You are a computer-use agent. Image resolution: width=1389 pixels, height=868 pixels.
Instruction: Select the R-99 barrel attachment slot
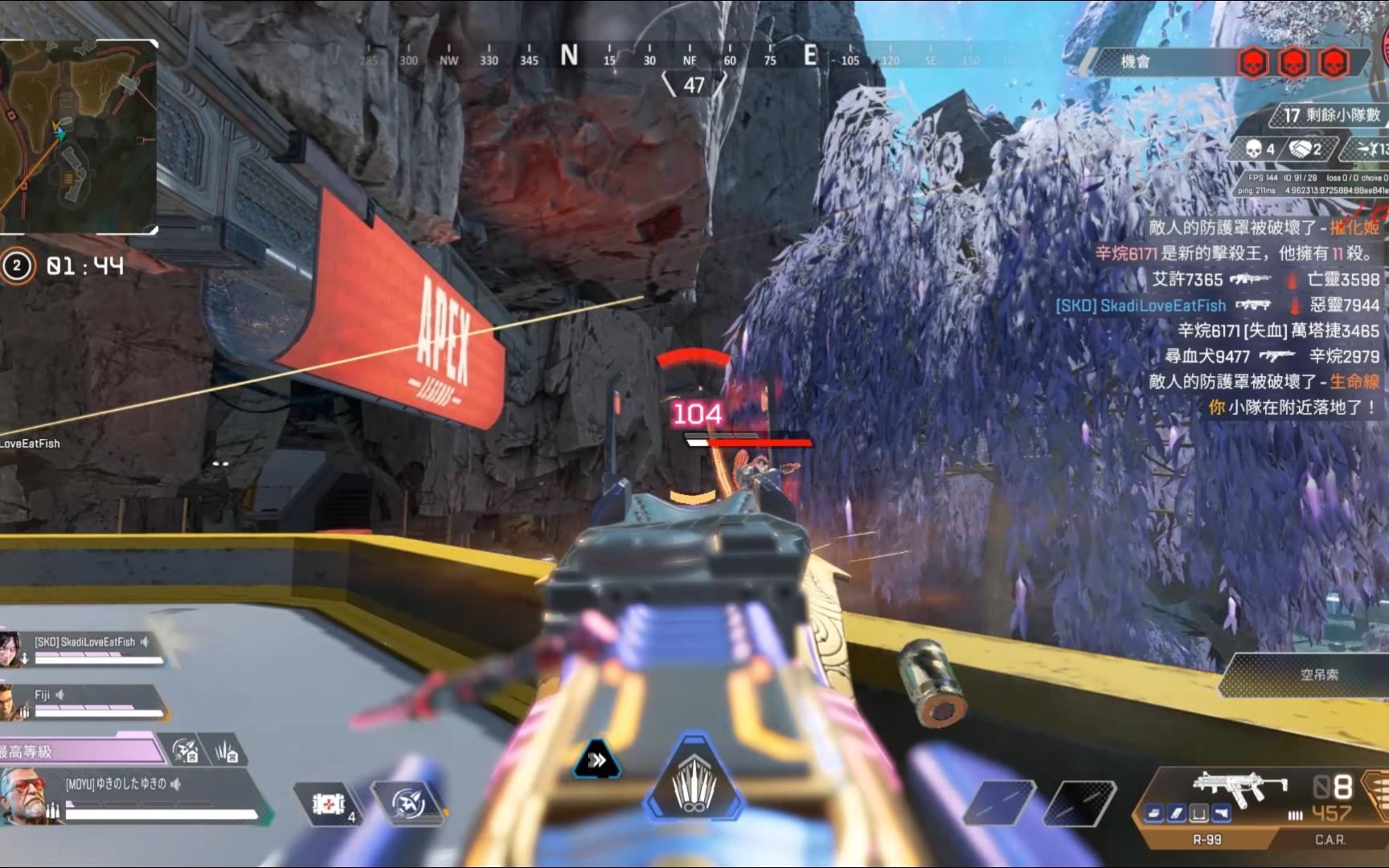click(x=1154, y=814)
